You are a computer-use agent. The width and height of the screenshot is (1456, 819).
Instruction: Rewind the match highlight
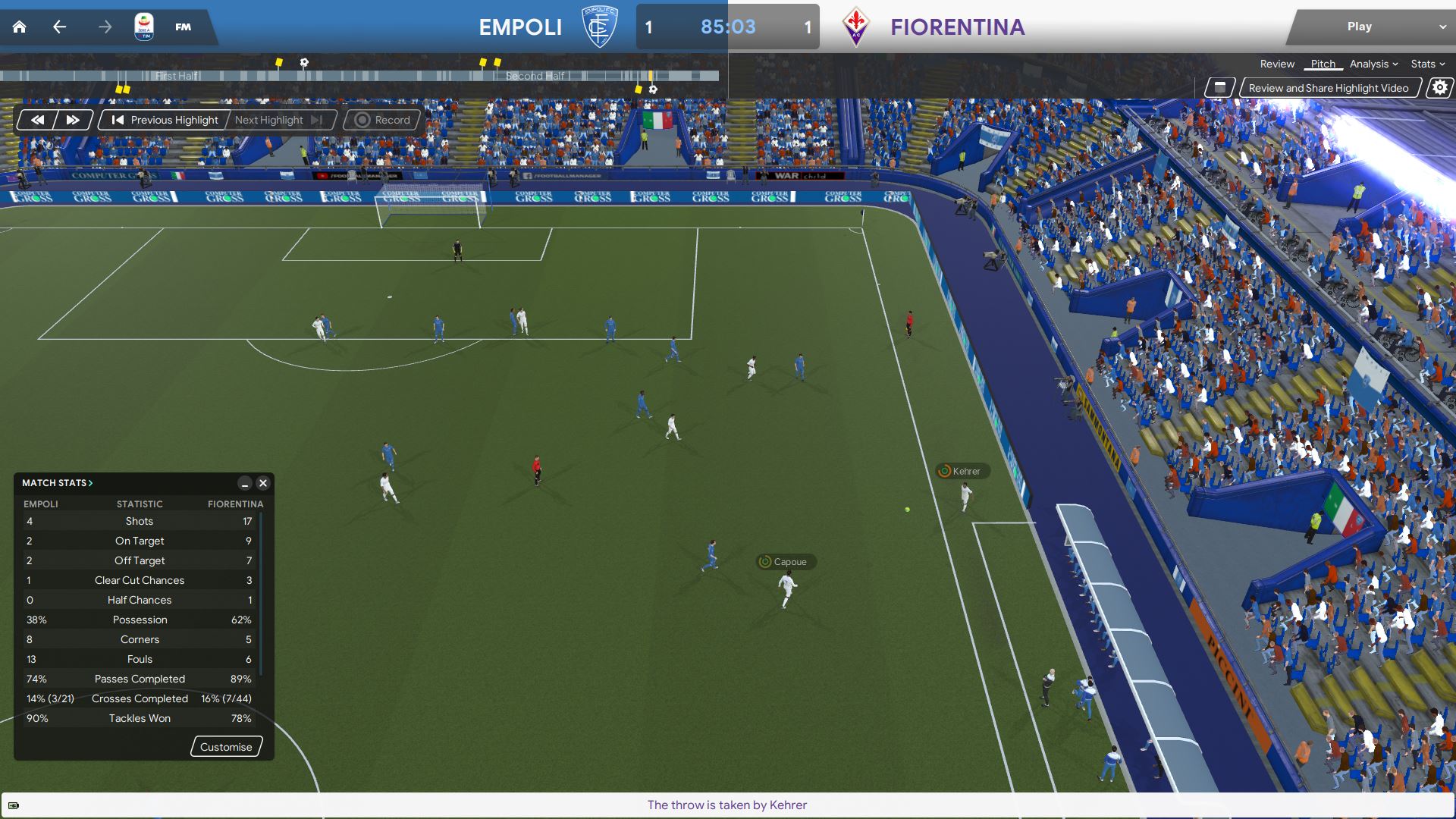pyautogui.click(x=37, y=120)
